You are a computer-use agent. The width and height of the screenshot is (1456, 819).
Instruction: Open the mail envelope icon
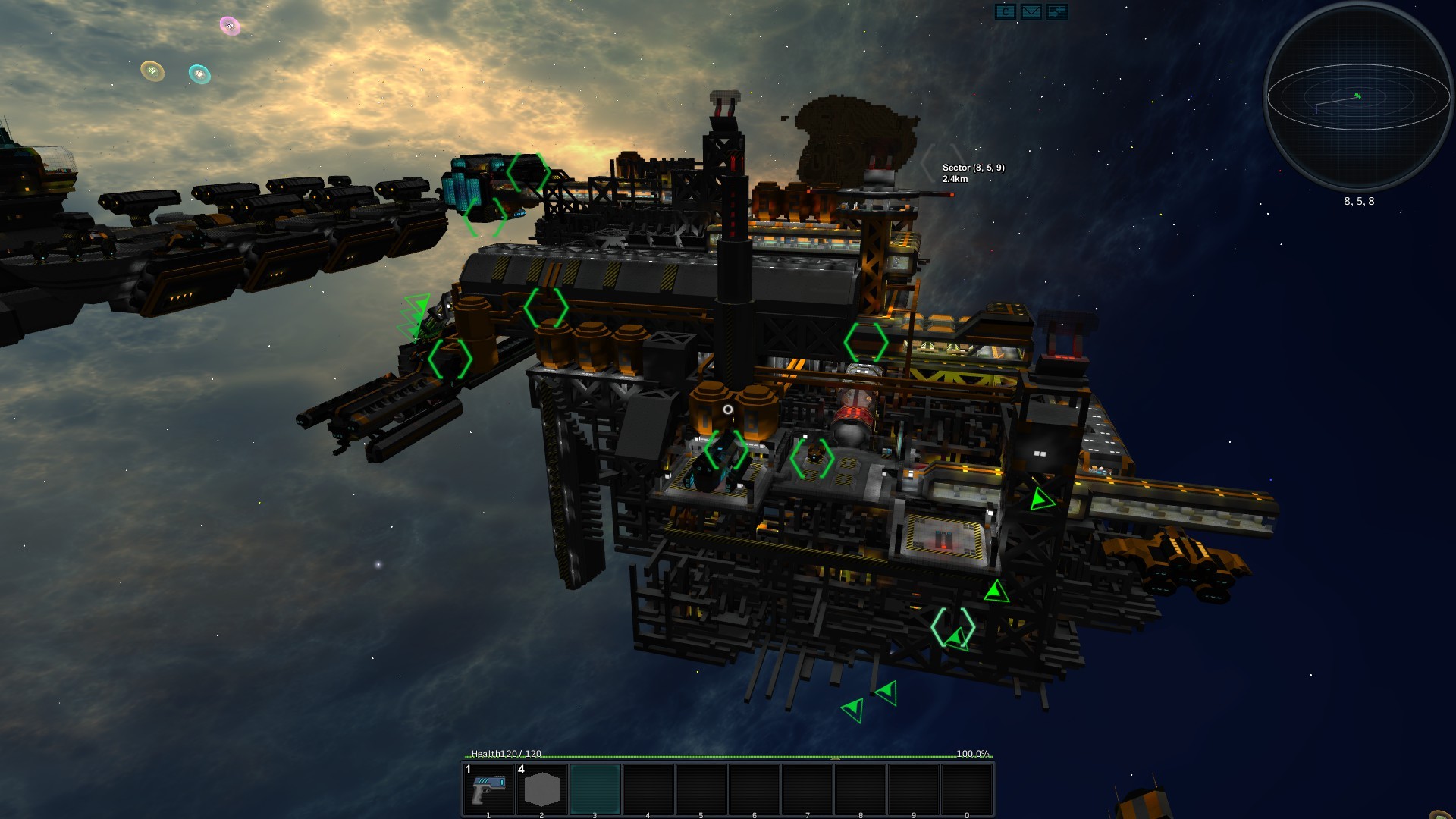point(1031,12)
